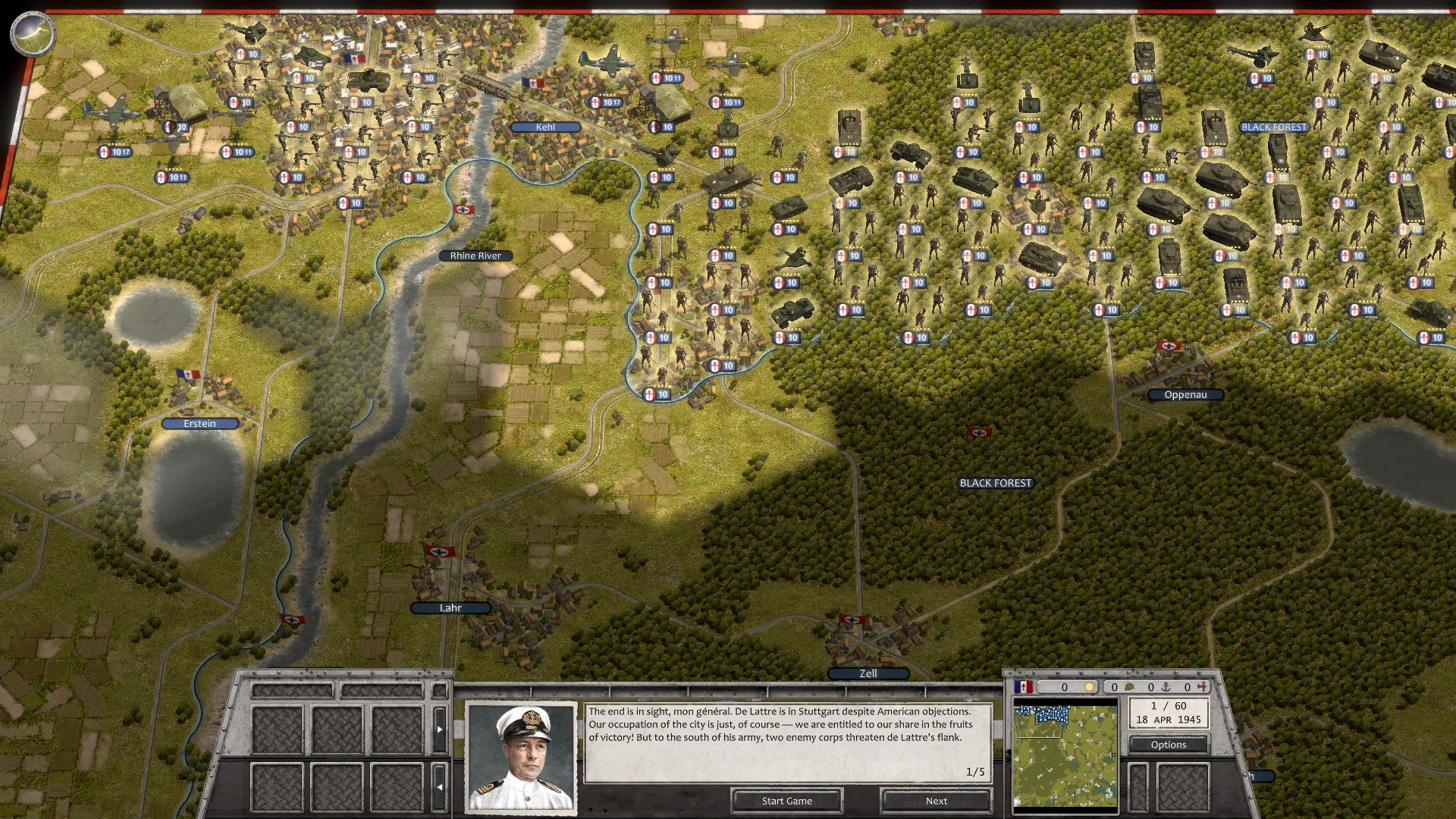This screenshot has width=1456, height=819.
Task: Select the Free French flag emblem near resources
Action: (1023, 686)
